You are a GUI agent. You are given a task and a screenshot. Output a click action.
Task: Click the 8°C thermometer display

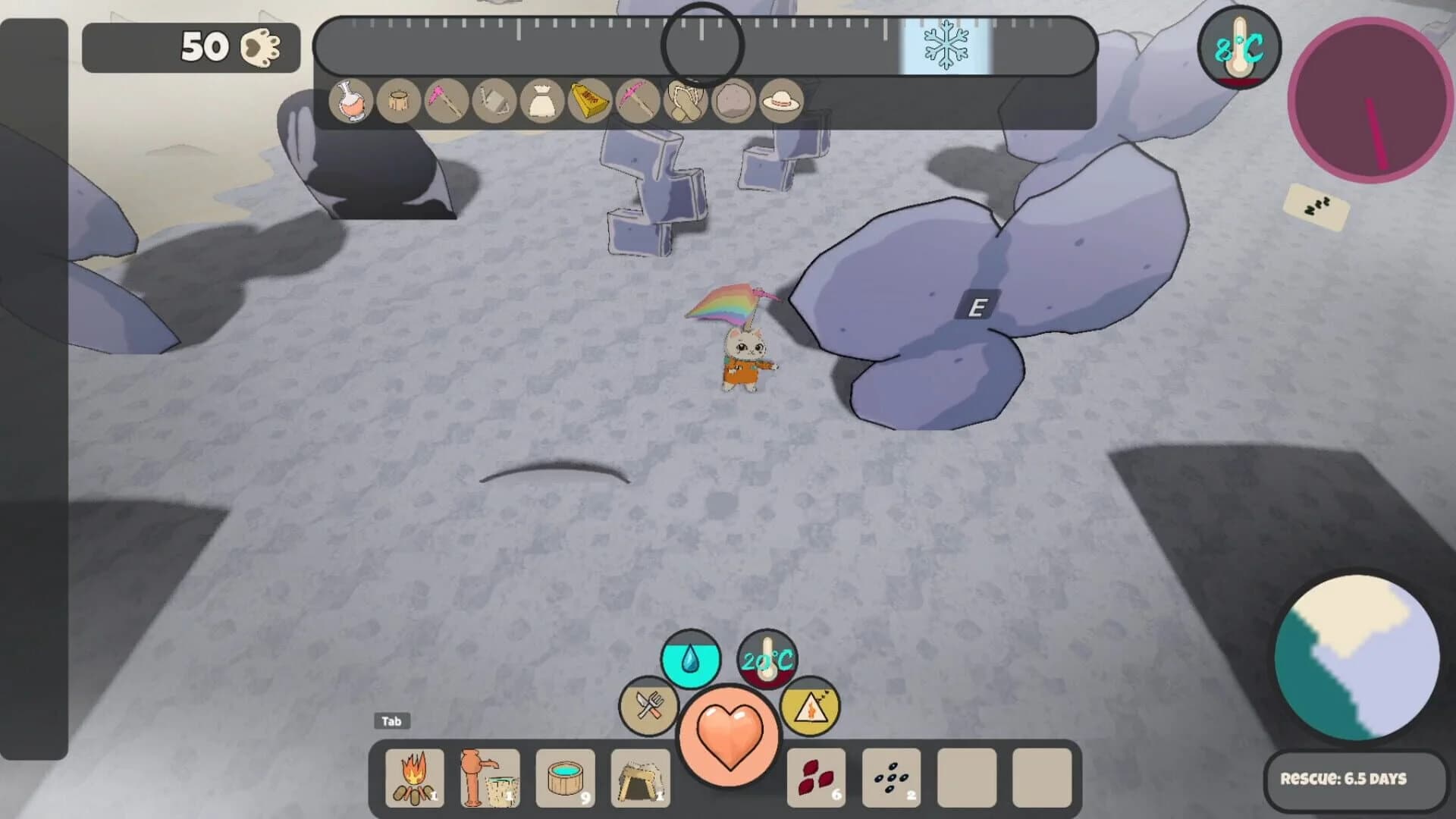(x=1239, y=47)
